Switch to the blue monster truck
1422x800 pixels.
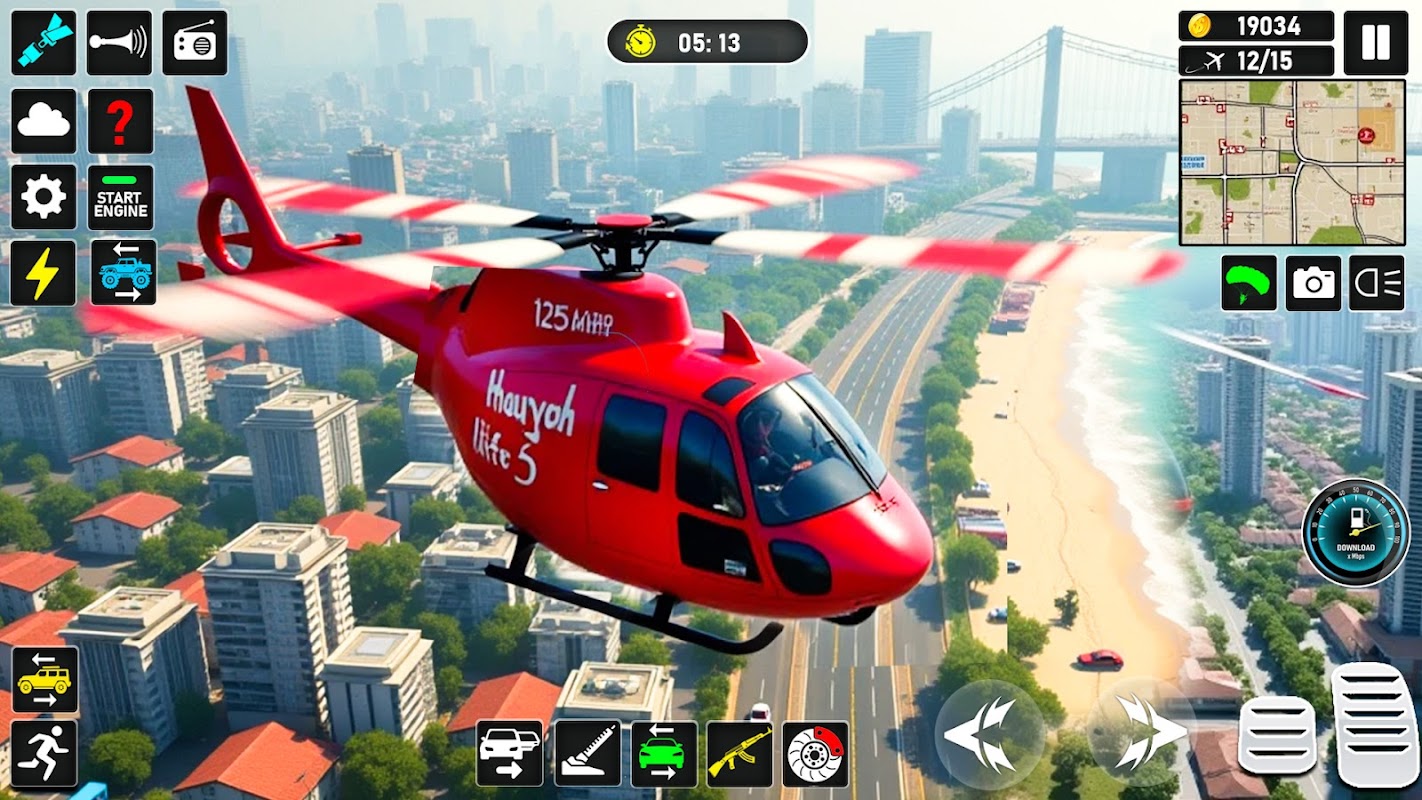[x=123, y=272]
